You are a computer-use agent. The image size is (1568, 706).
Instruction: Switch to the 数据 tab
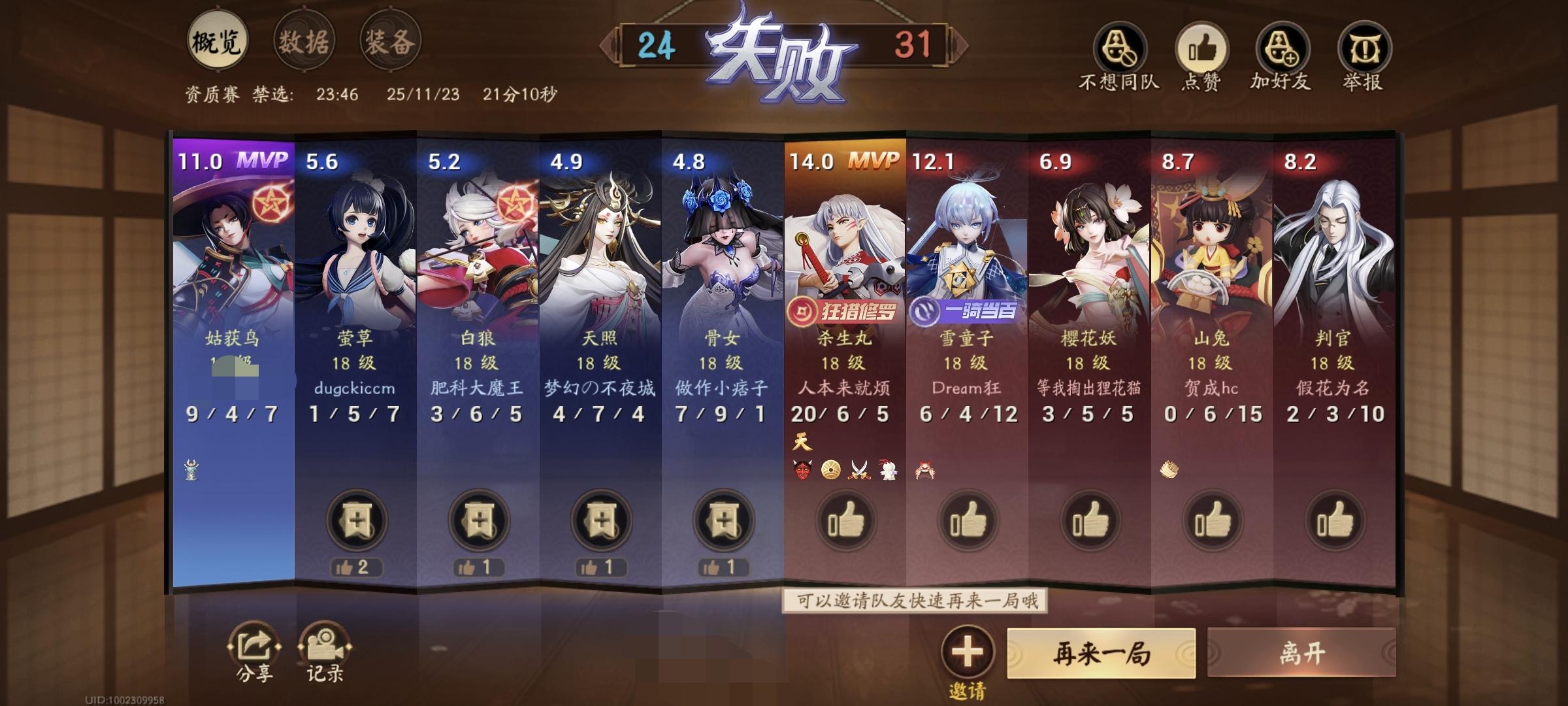(304, 42)
